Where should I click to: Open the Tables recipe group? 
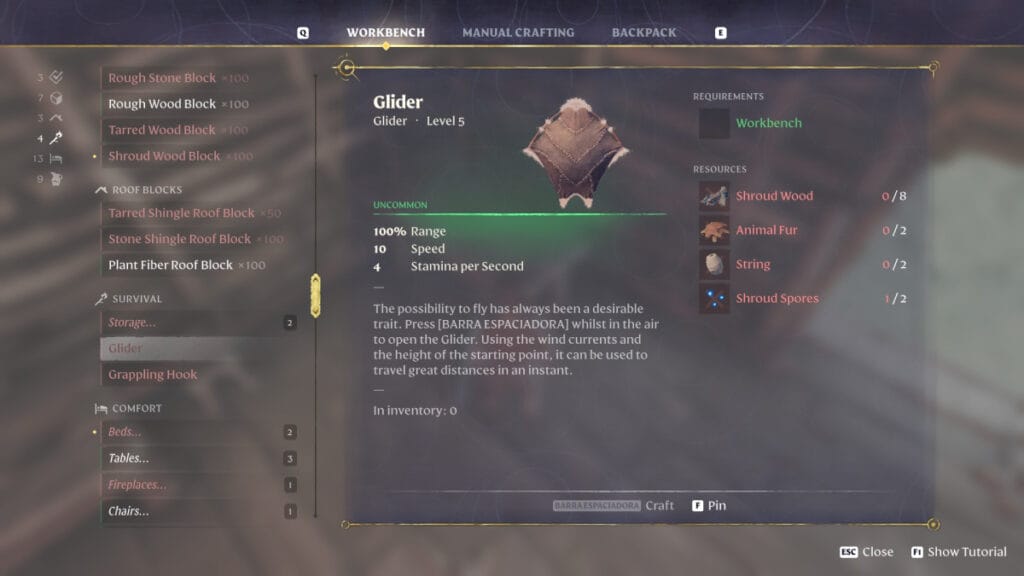128,458
